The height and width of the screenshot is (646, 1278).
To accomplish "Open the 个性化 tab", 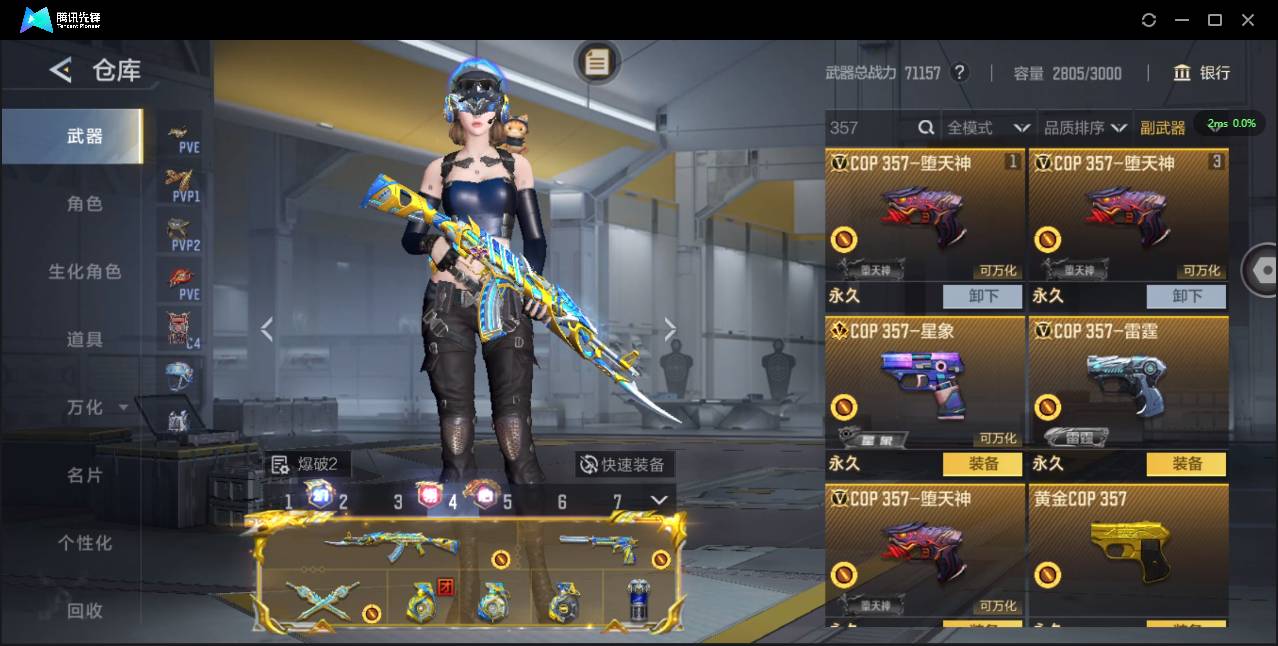I will click(84, 543).
